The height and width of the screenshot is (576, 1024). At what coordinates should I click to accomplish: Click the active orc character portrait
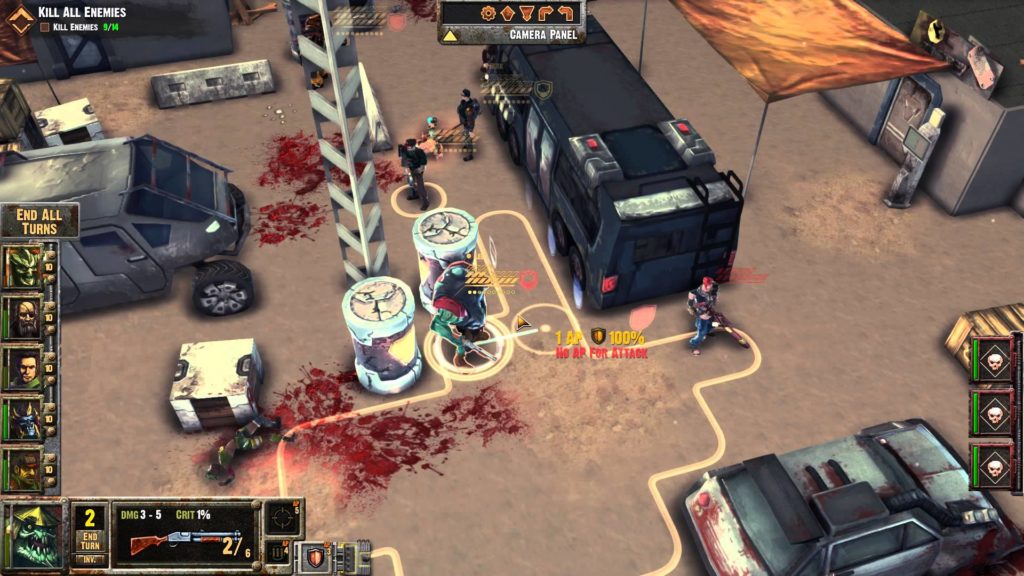[34, 536]
